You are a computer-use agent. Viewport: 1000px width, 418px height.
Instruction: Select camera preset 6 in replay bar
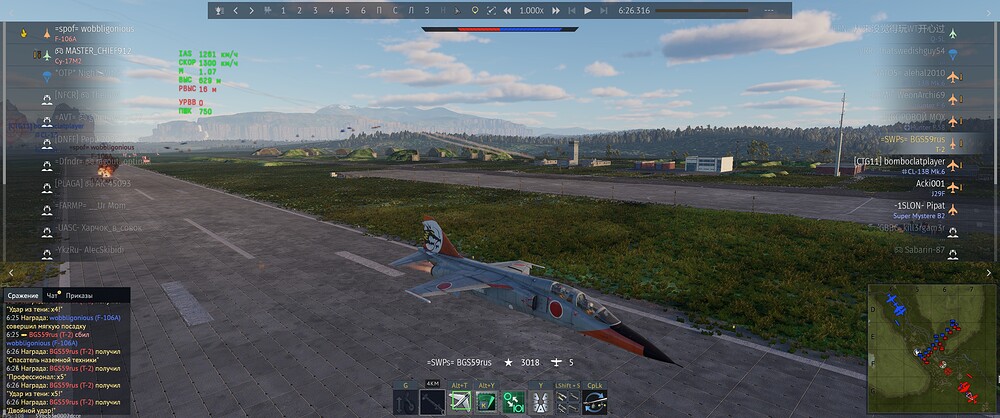(363, 10)
